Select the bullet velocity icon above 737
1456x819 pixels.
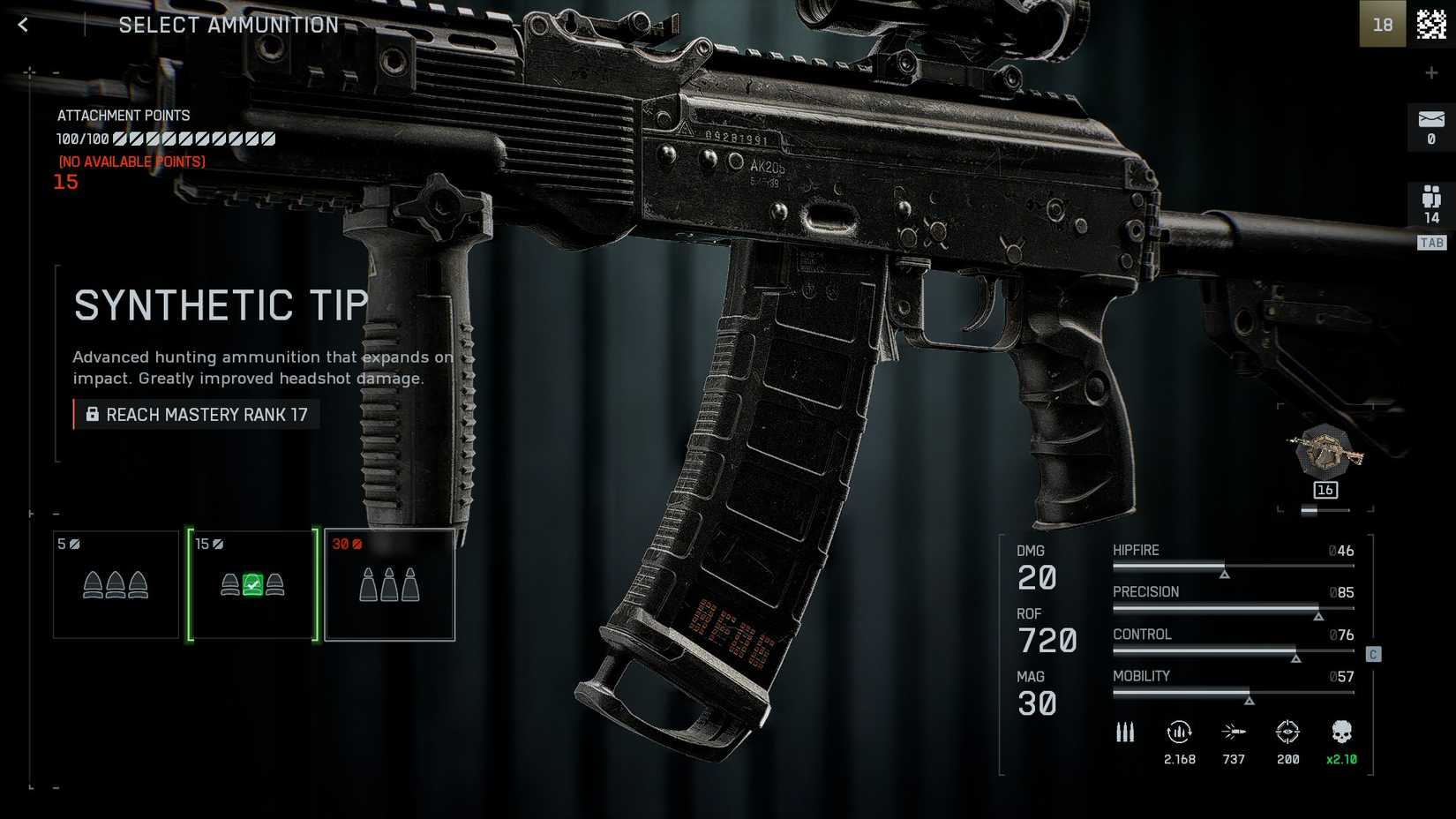point(1235,732)
